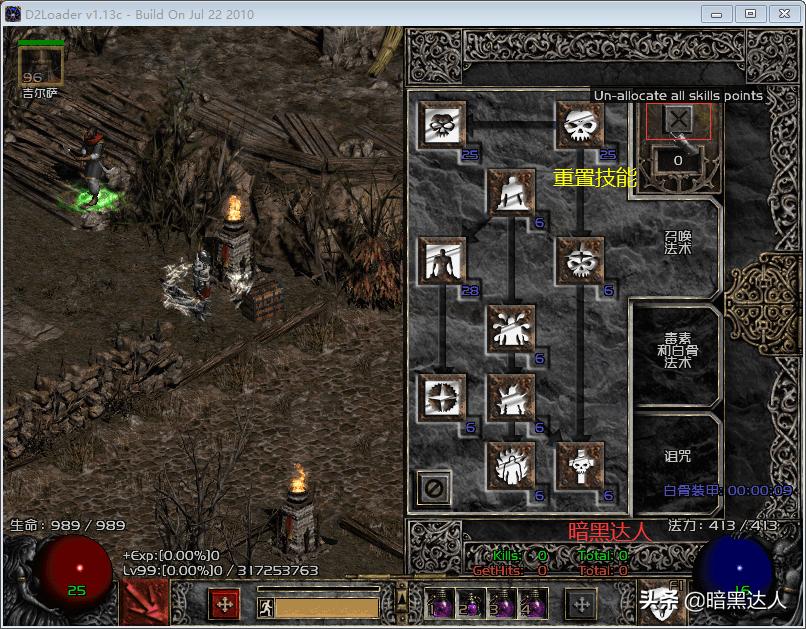The image size is (806, 629).
Task: Add a point to Raise Skeleton
Action: [x=580, y=126]
